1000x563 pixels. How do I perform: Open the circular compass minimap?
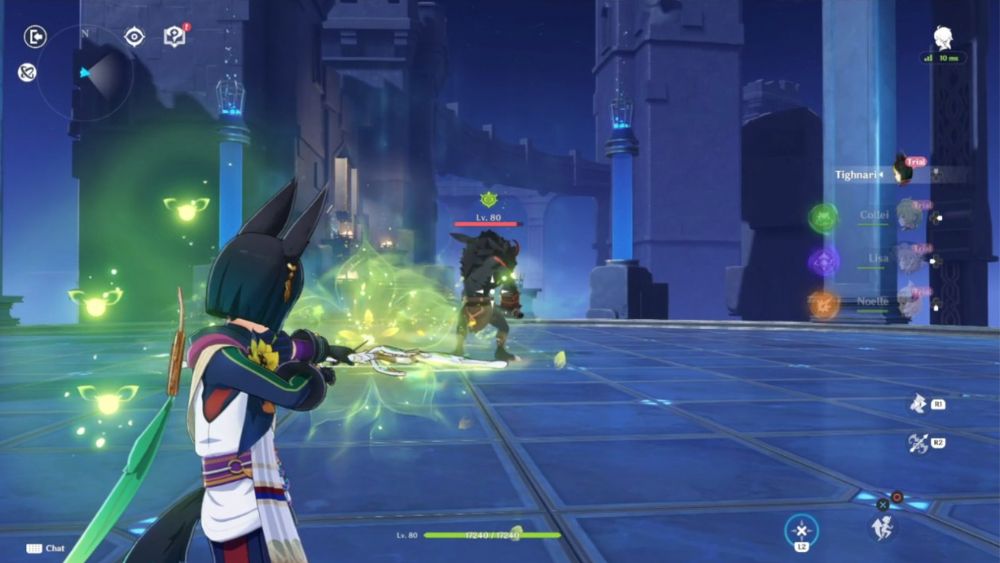[85, 72]
